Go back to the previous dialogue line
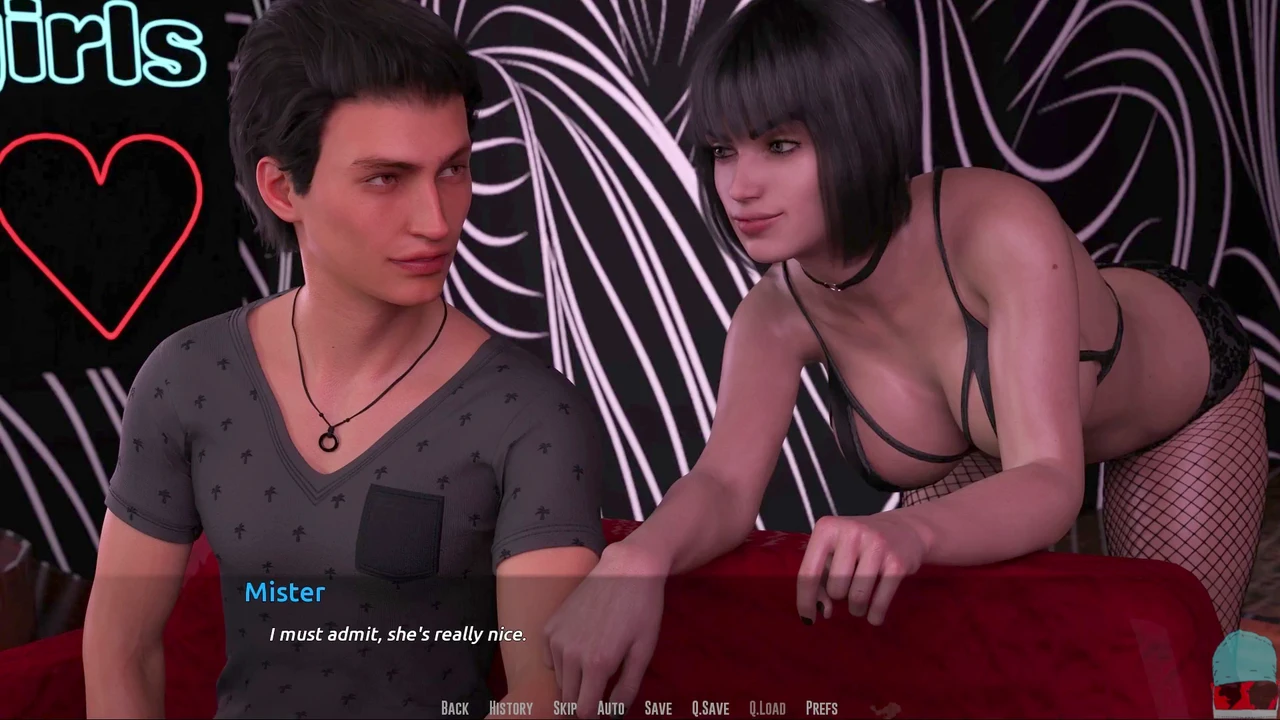Screen dimensions: 1280x720 tap(454, 708)
